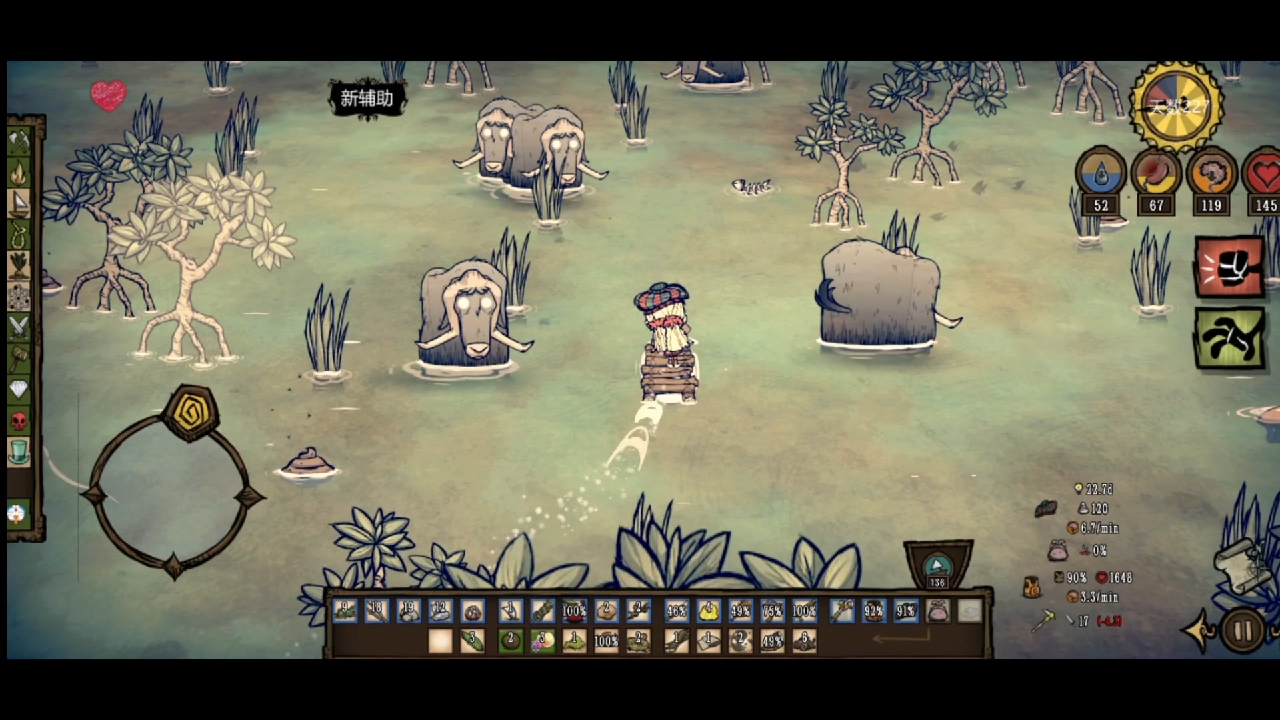Tap the red fist attack button
Viewport: 1280px width, 720px height.
[1229, 267]
